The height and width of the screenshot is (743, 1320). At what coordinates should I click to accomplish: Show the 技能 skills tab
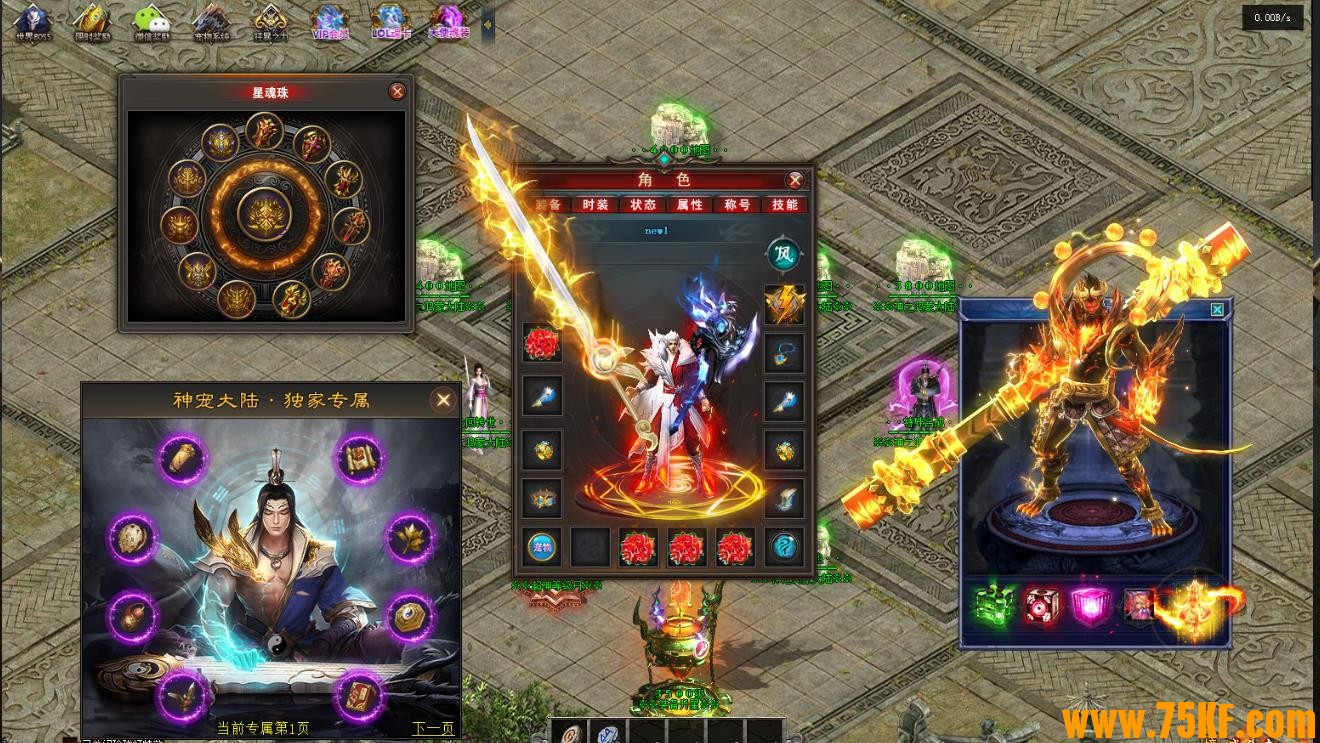point(785,205)
